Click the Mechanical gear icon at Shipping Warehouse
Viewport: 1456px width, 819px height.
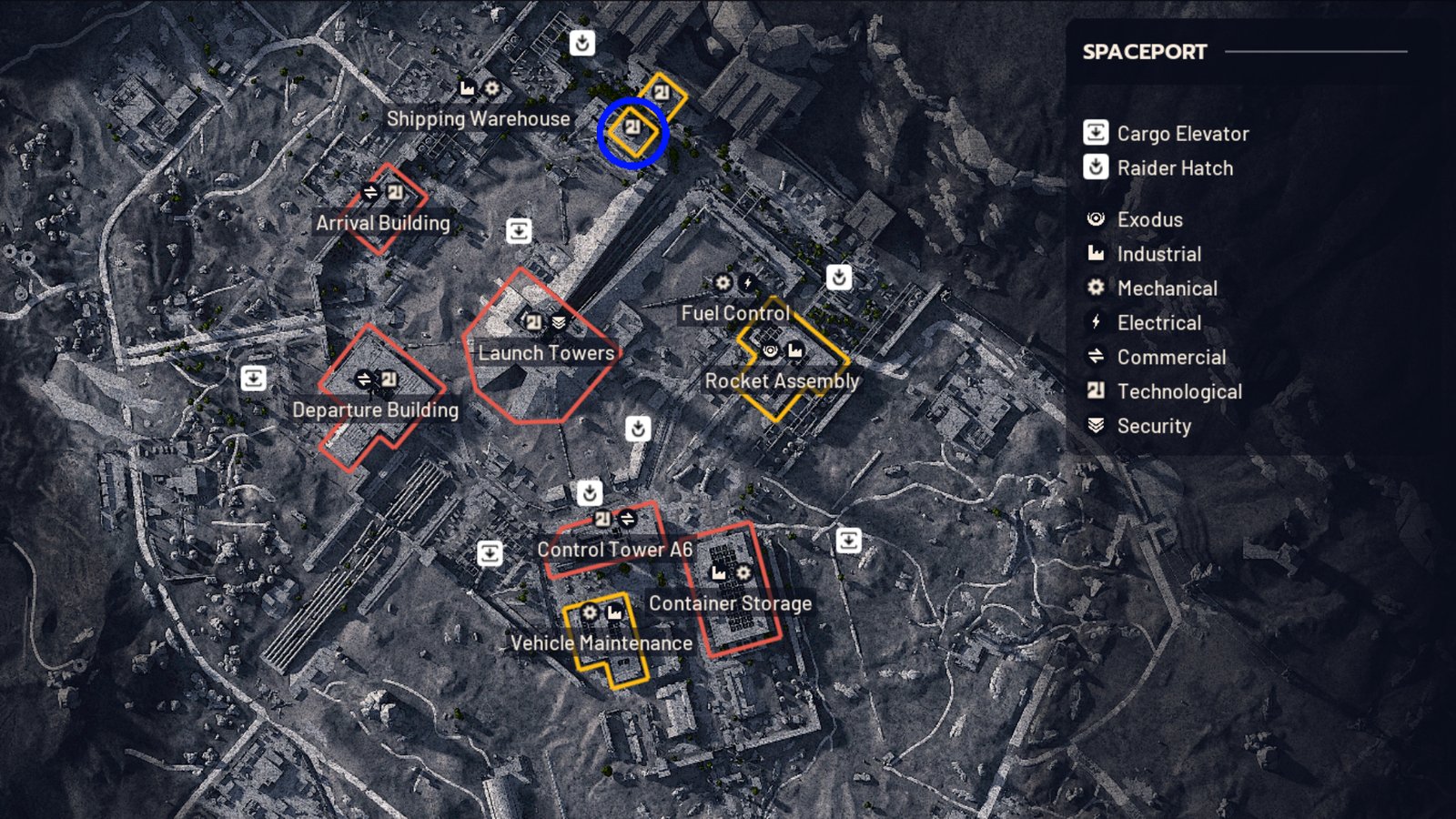491,88
